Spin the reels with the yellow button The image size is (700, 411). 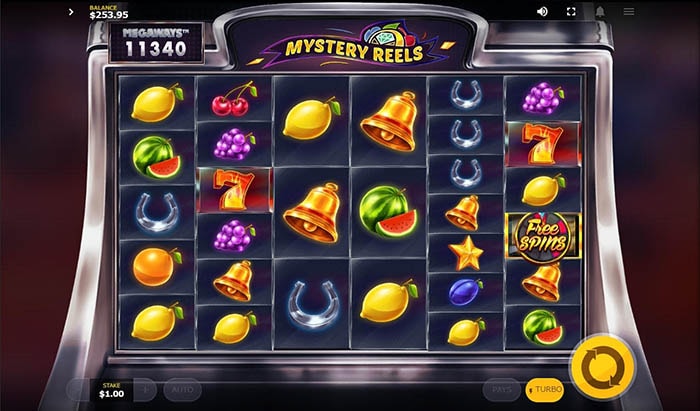coord(602,366)
